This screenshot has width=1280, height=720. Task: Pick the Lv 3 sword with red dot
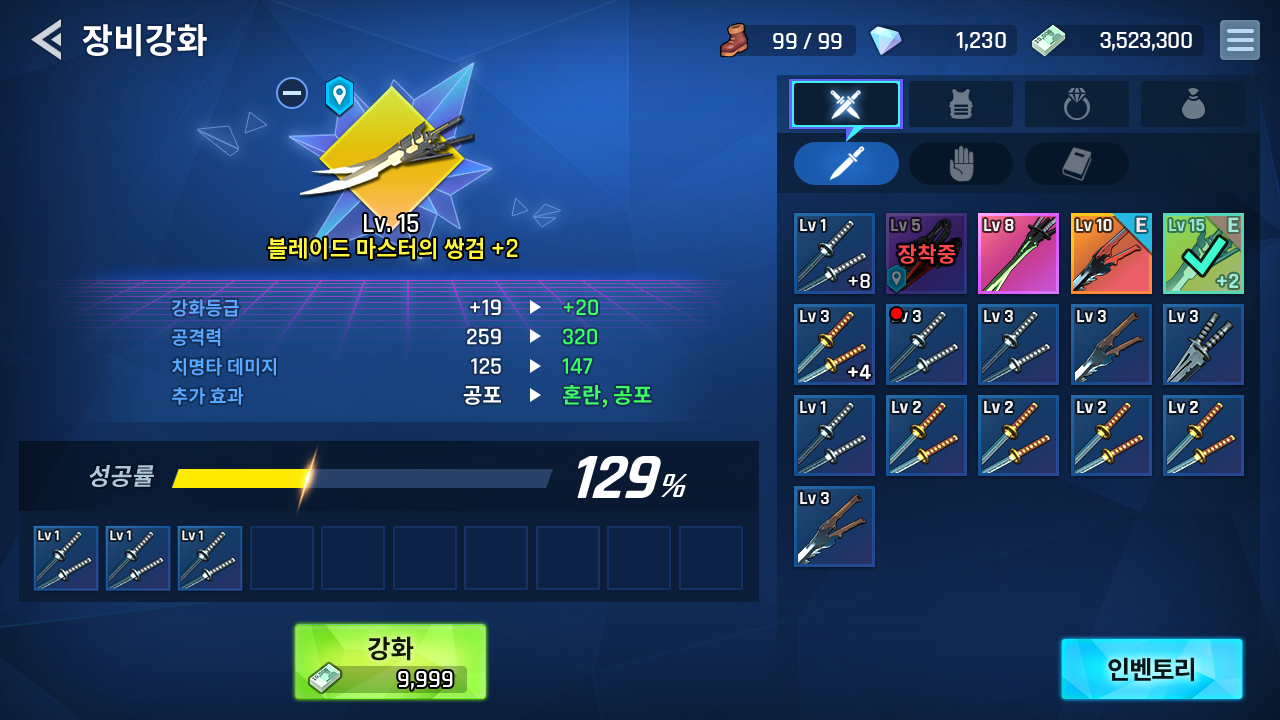(926, 344)
